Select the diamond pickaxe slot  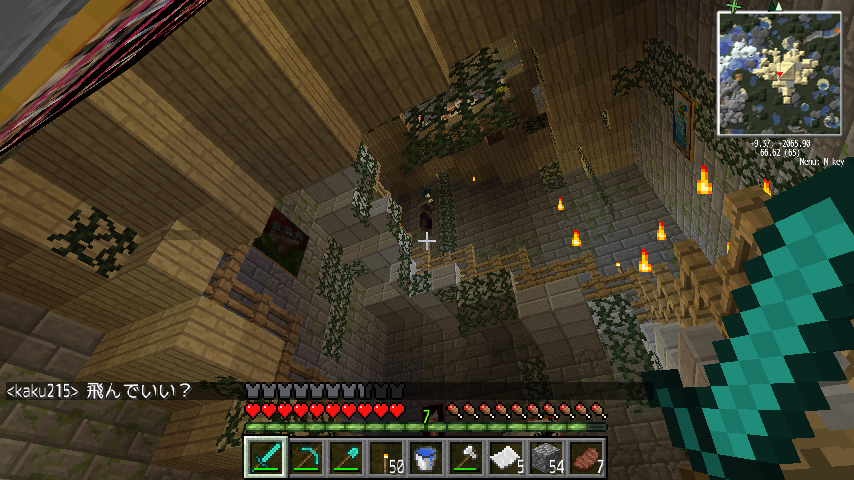click(x=306, y=458)
